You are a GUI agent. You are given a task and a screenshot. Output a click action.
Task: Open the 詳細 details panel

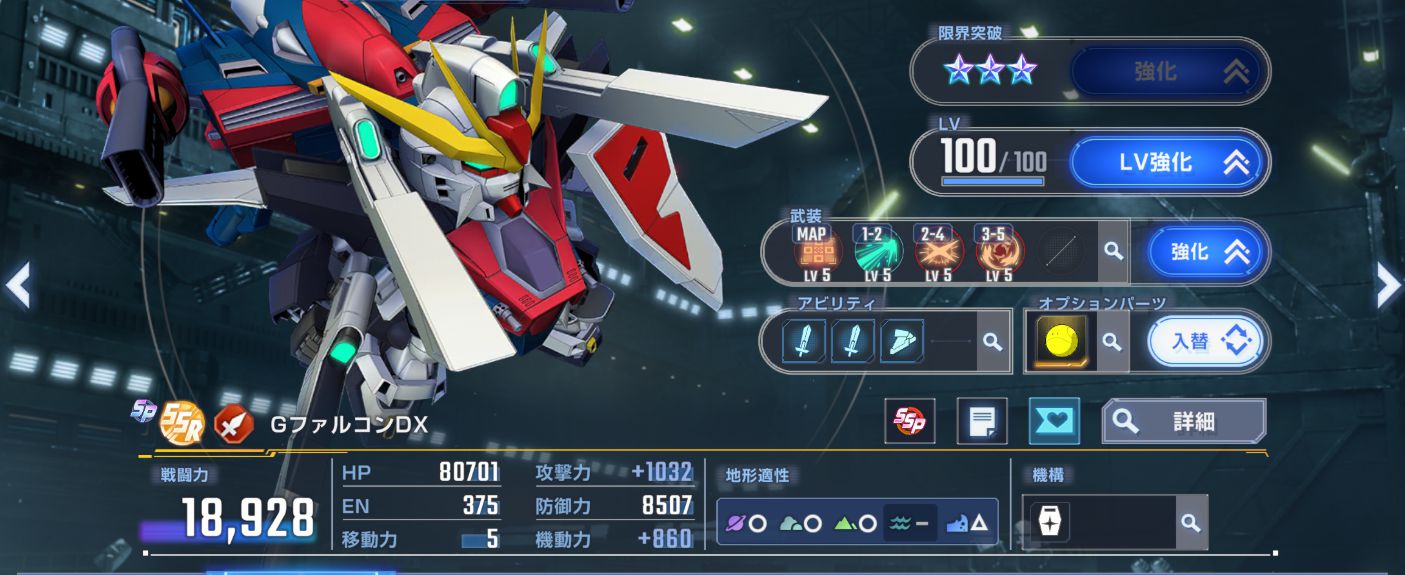[1184, 421]
